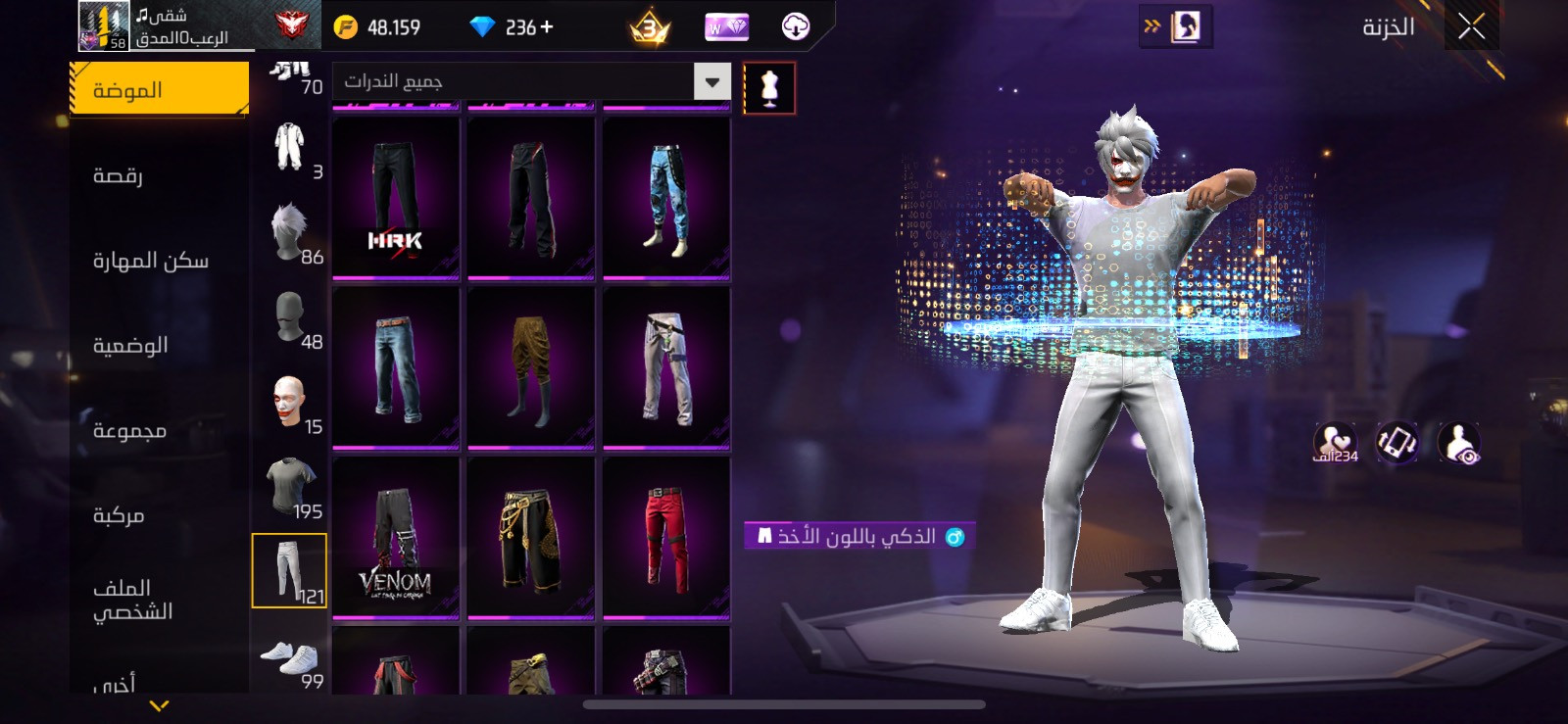Close the vault screen with the X
Viewport: 1568px width, 724px height.
coord(1471,27)
